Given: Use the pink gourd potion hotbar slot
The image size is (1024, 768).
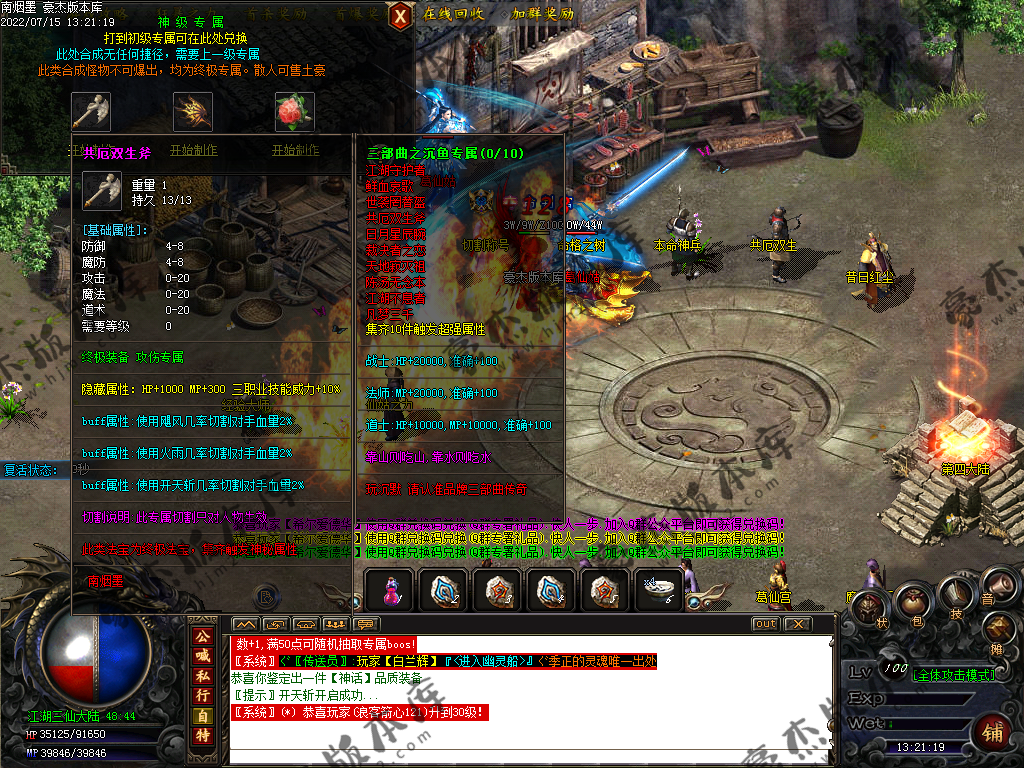Looking at the screenshot, I should coord(389,590).
